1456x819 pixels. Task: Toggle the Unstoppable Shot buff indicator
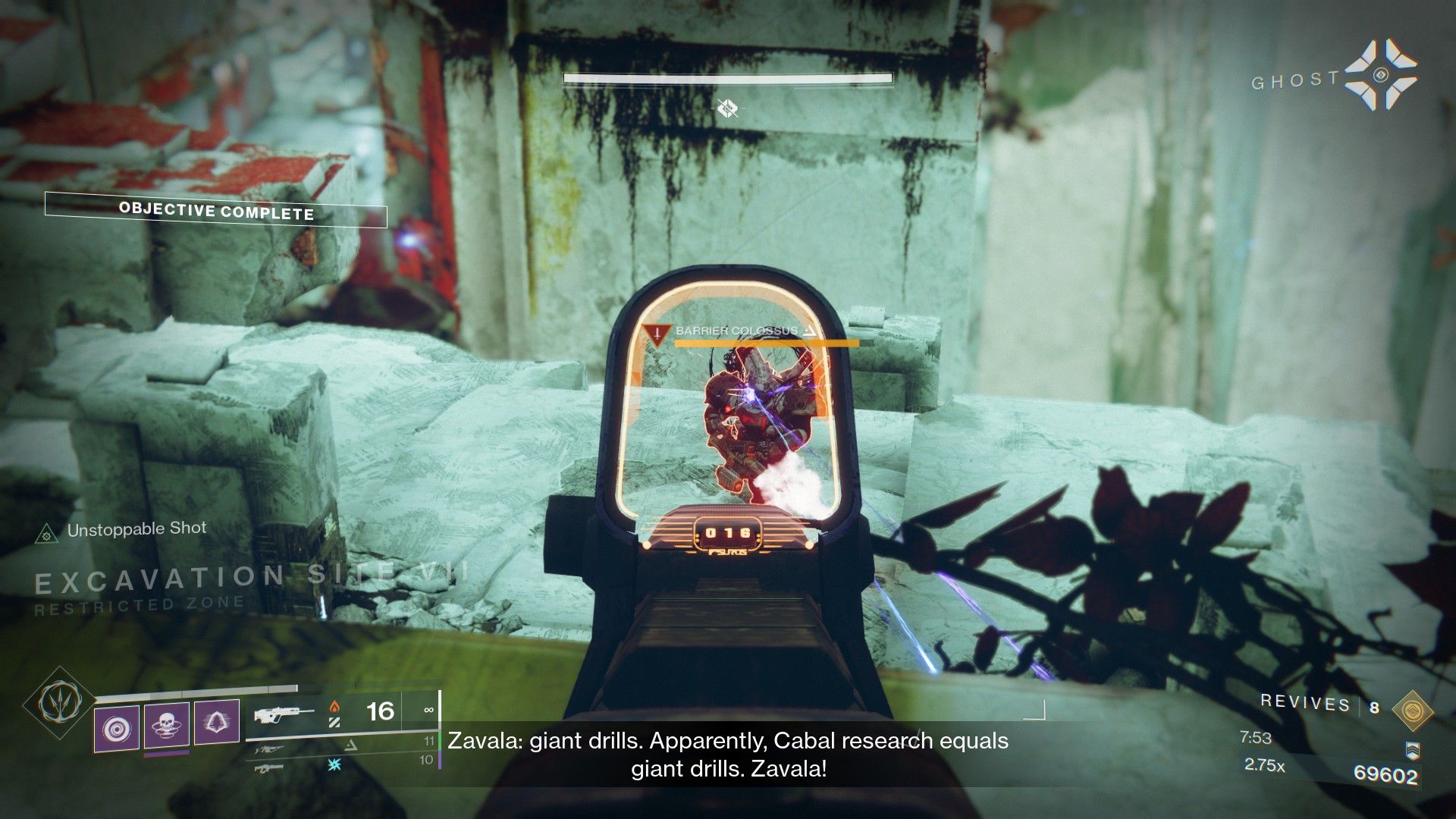[136, 529]
